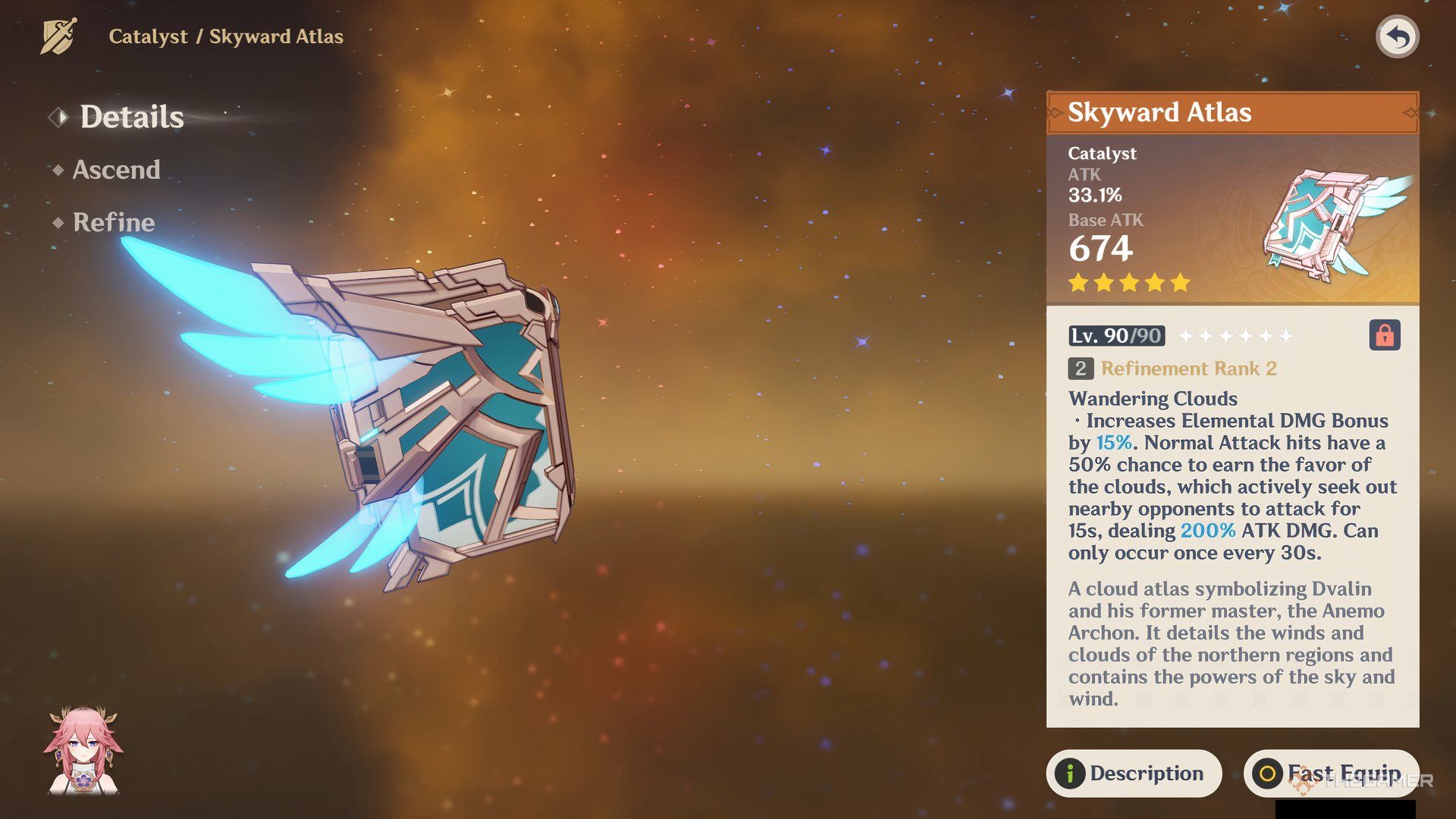Open the Lv. 90/90 level display

(1115, 334)
